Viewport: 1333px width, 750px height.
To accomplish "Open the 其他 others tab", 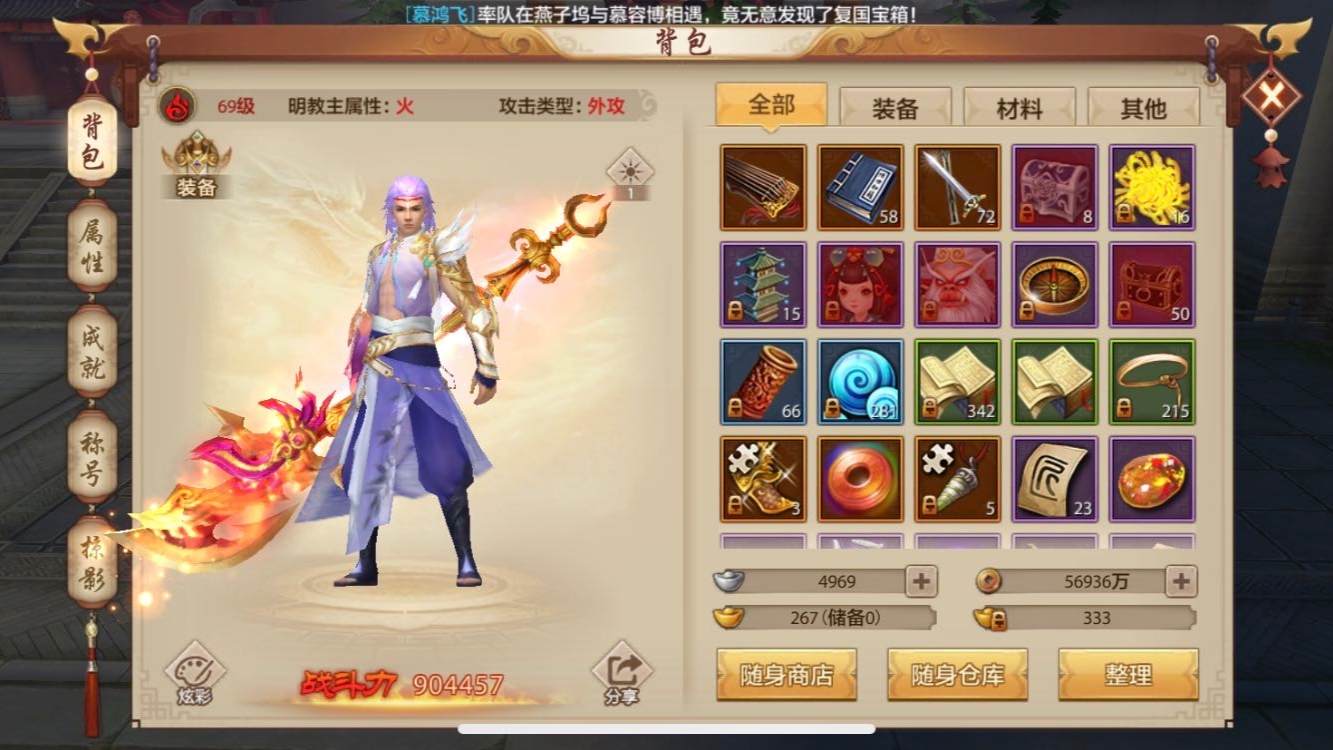I will coord(1143,107).
